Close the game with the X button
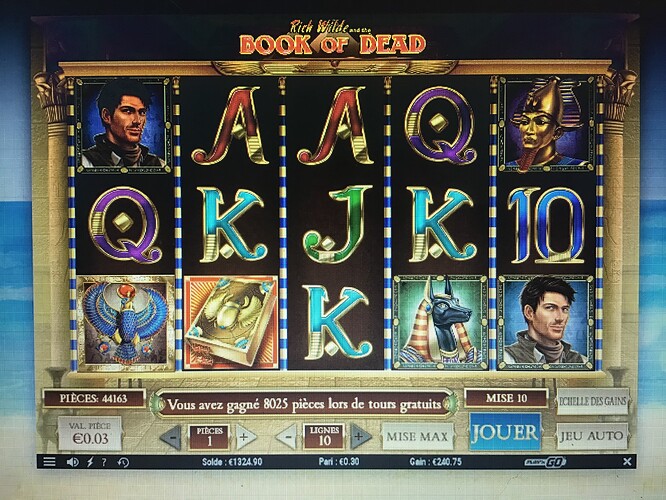Viewport: 666px width, 500px height. (626, 462)
